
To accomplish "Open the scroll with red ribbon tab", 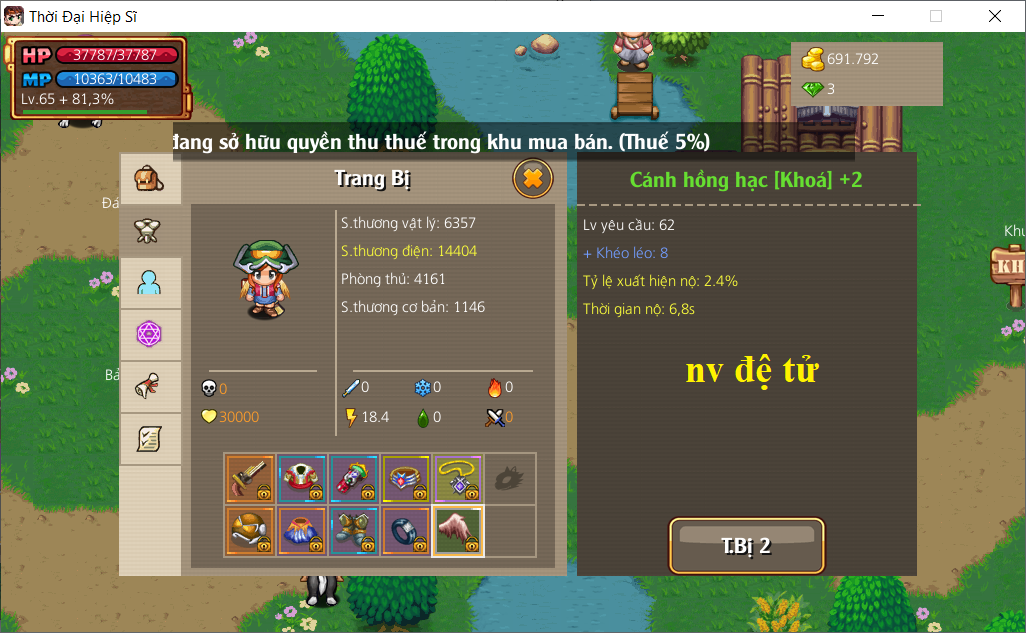I will coord(150,387).
